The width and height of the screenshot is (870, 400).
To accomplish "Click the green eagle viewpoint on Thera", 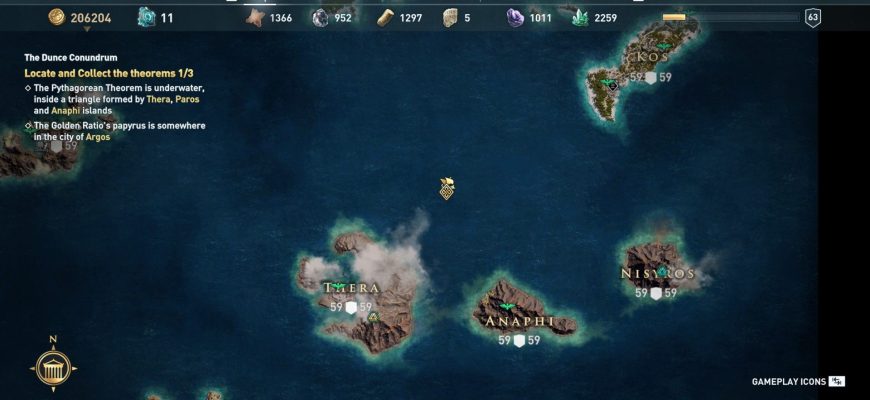I will tap(340, 286).
